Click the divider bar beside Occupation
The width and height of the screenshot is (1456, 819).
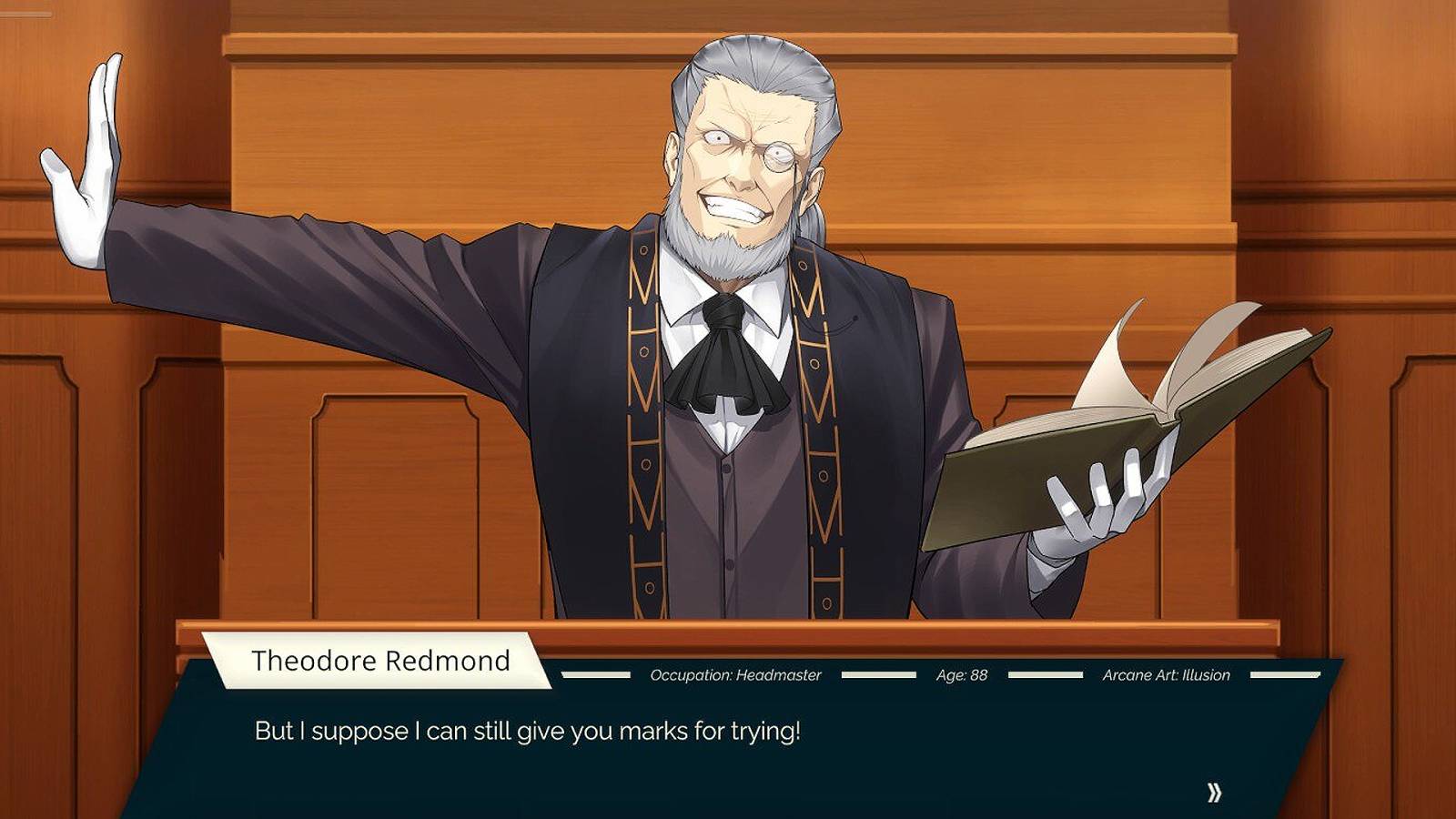596,676
